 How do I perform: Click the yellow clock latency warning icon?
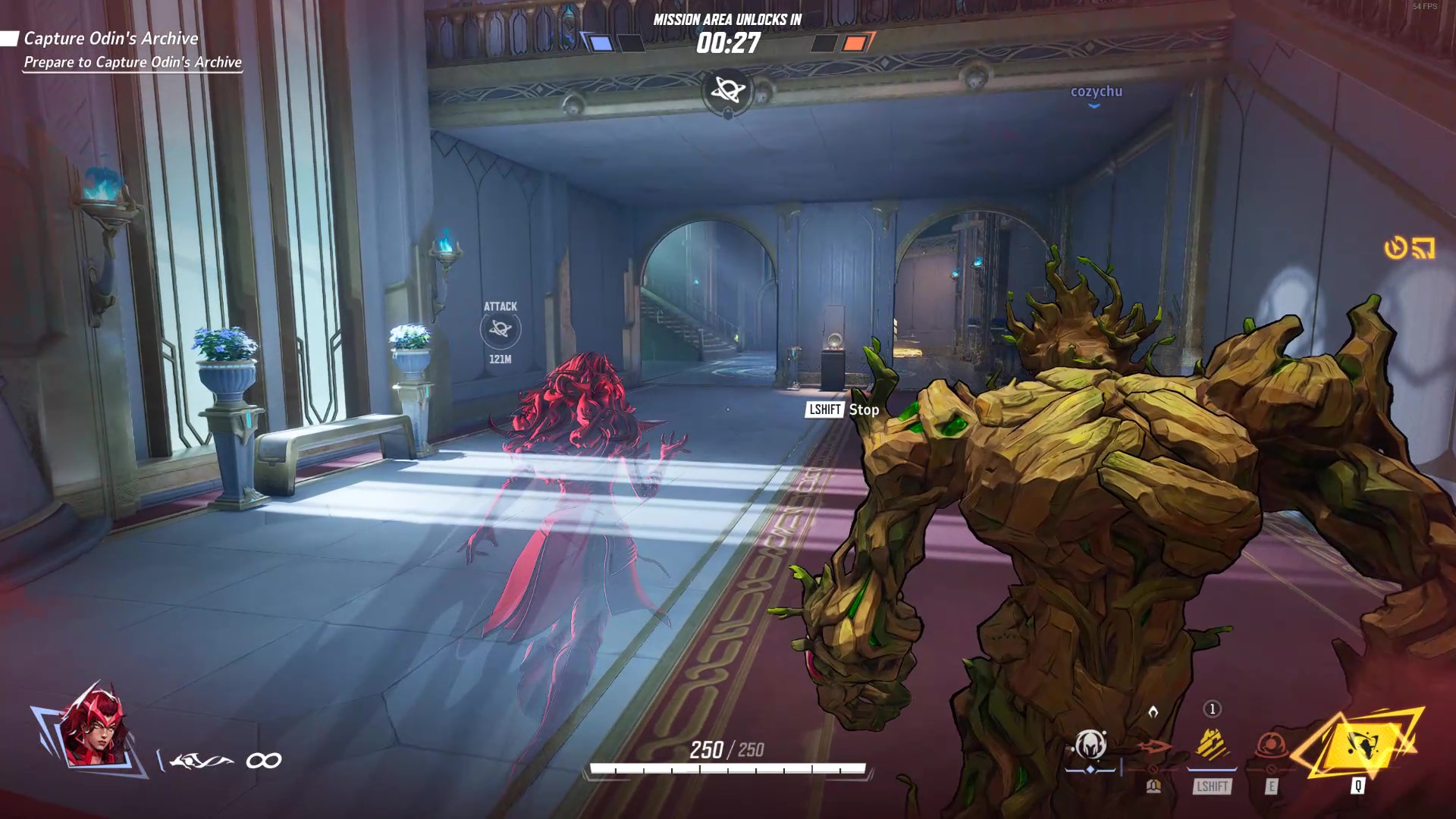pos(1395,248)
